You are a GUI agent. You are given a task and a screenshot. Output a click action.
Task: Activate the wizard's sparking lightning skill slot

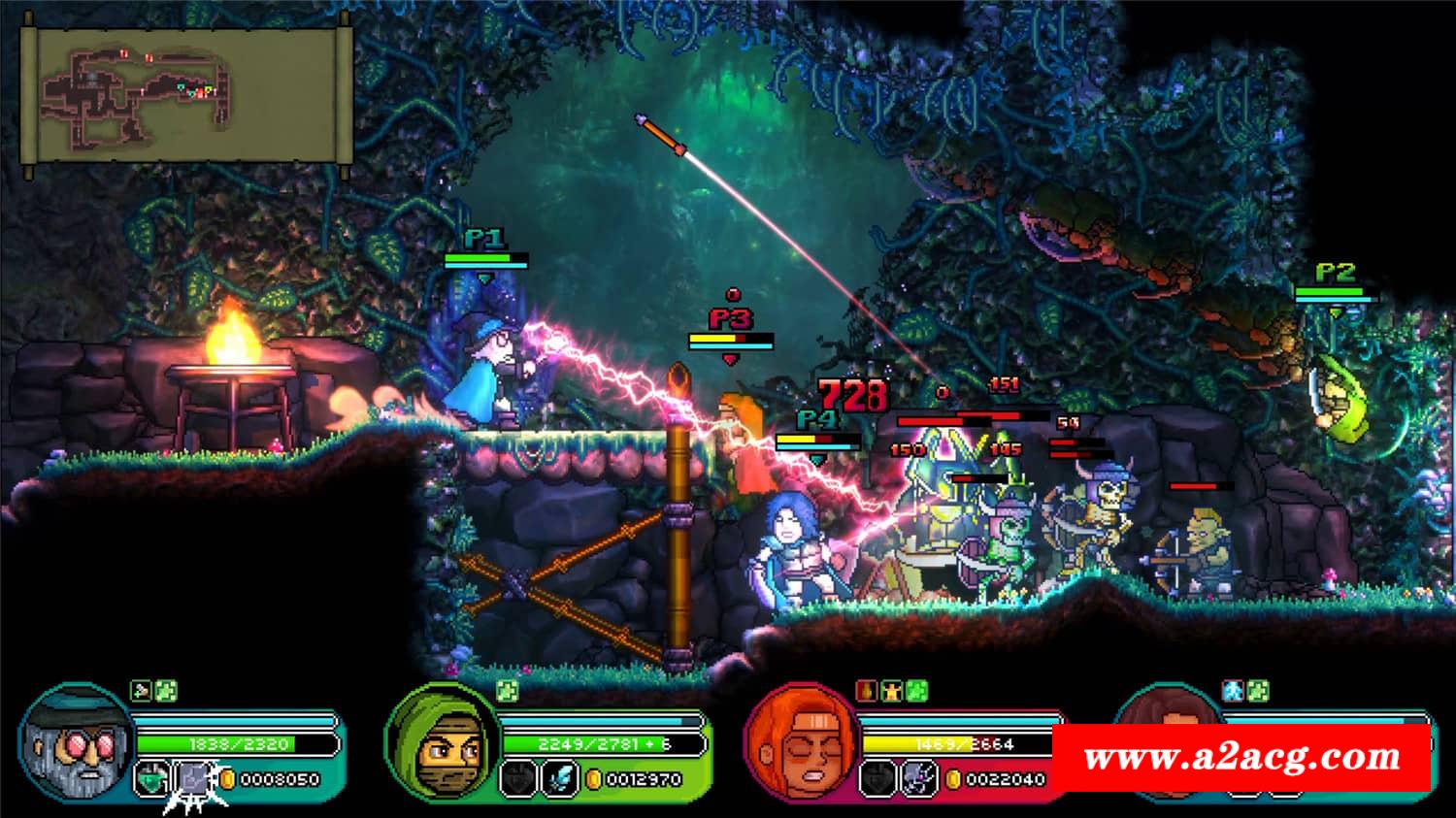click(191, 779)
